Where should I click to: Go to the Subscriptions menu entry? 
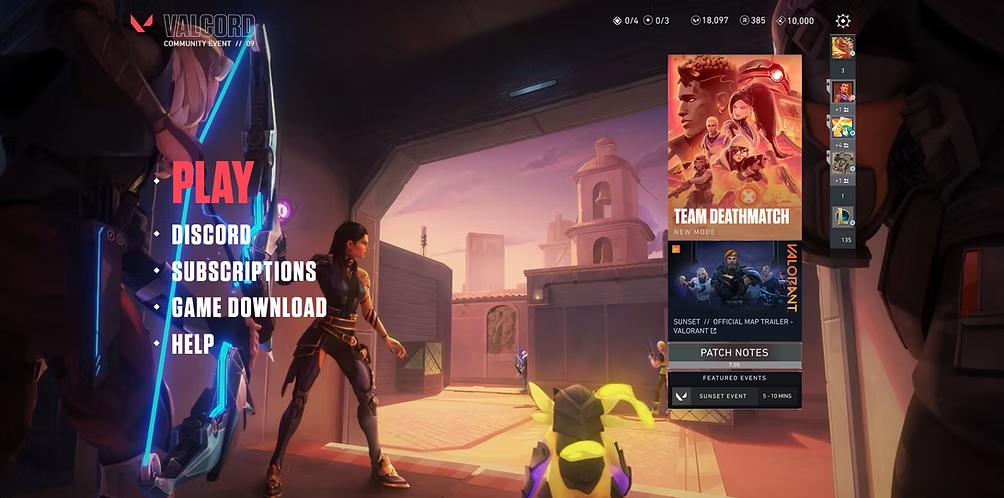point(244,272)
